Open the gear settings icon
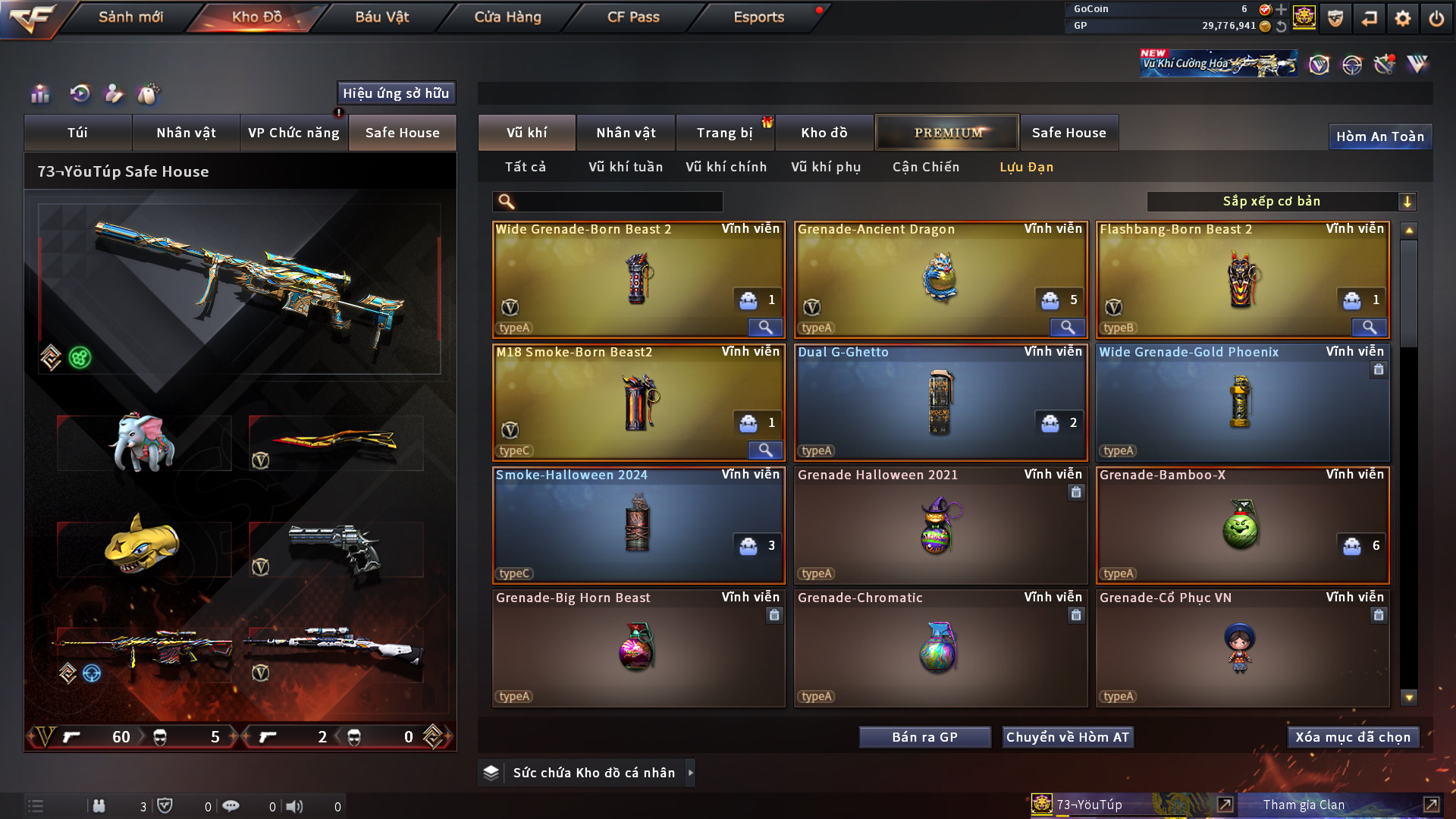1456x819 pixels. [x=1402, y=18]
